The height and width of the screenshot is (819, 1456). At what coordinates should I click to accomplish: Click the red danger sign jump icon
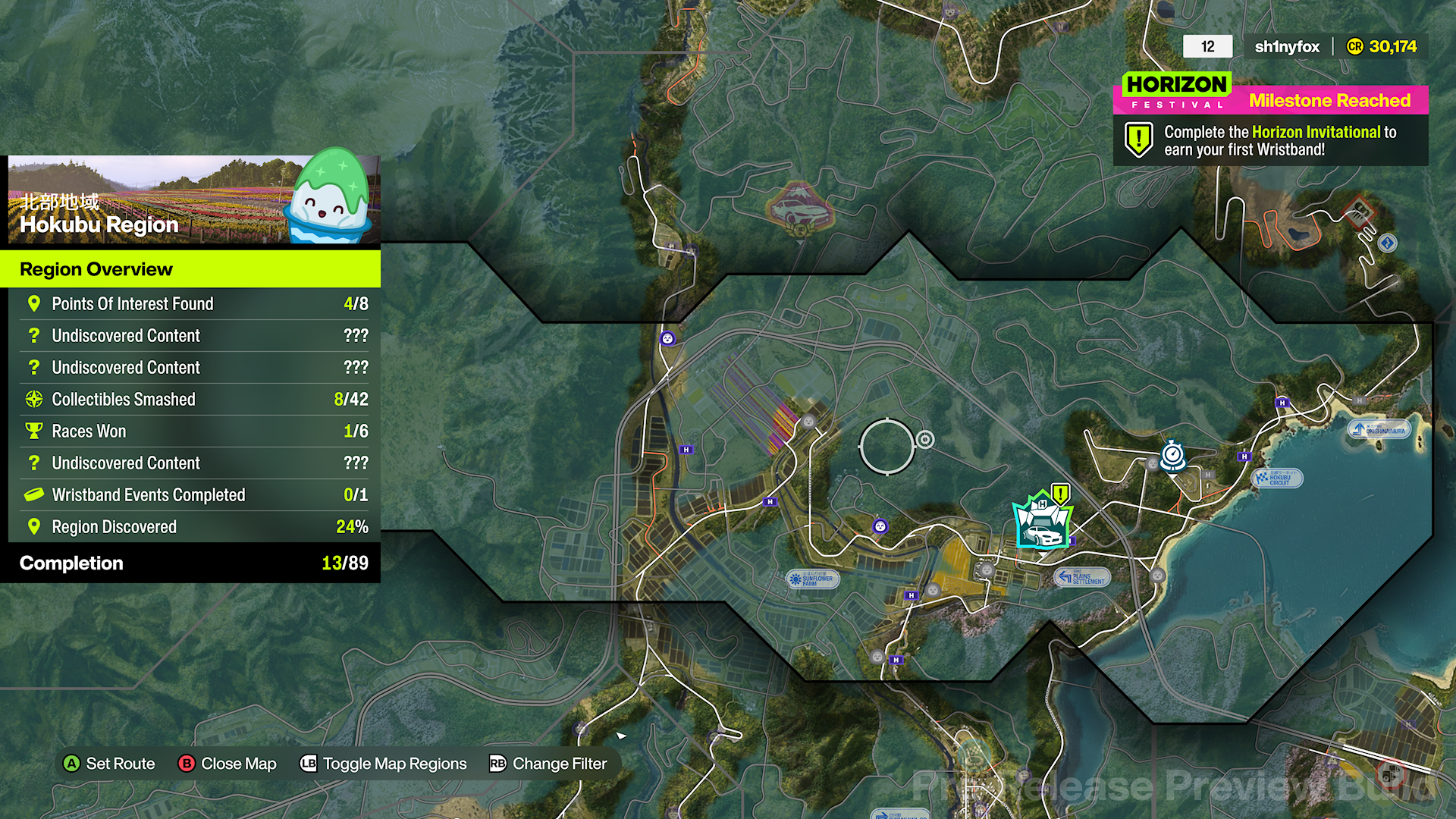[1360, 211]
